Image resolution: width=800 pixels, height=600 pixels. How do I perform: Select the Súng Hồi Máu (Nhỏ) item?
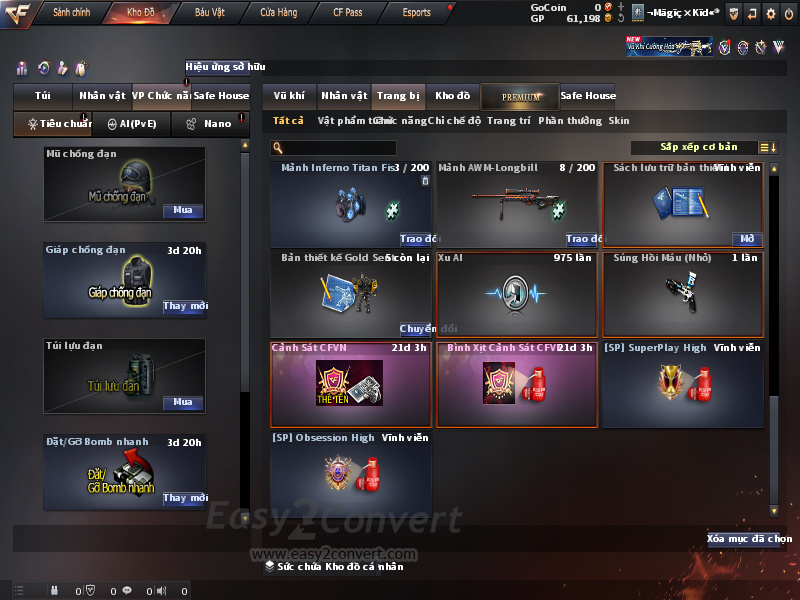[683, 295]
